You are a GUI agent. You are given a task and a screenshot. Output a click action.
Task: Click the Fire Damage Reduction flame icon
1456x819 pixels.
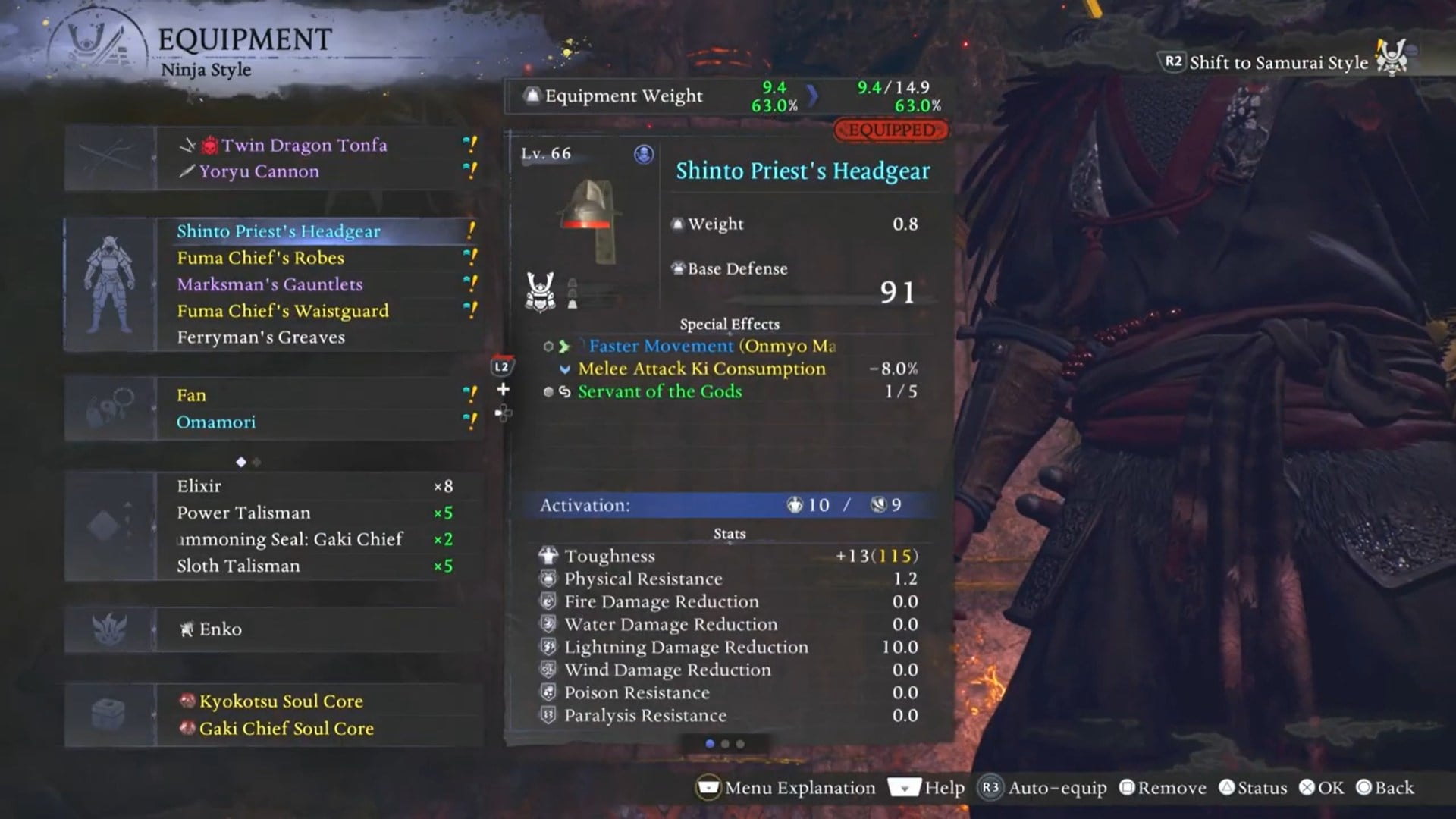pyautogui.click(x=548, y=601)
